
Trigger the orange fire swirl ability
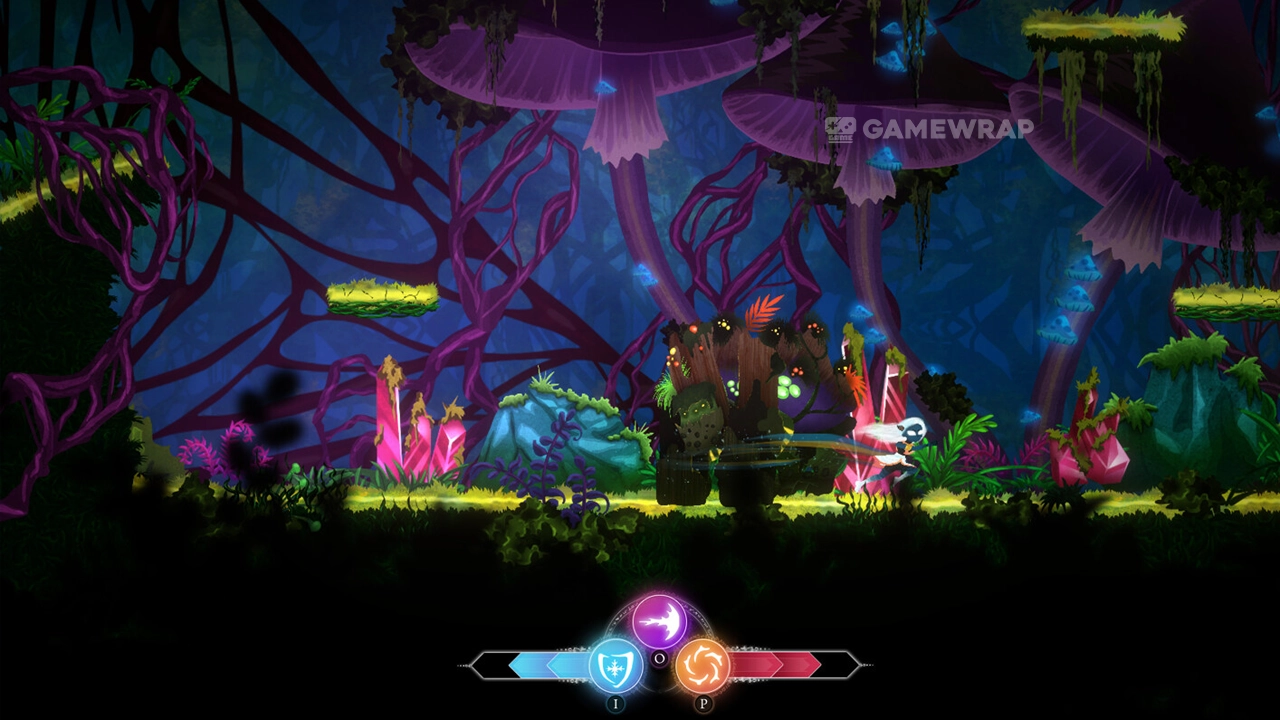tap(702, 666)
